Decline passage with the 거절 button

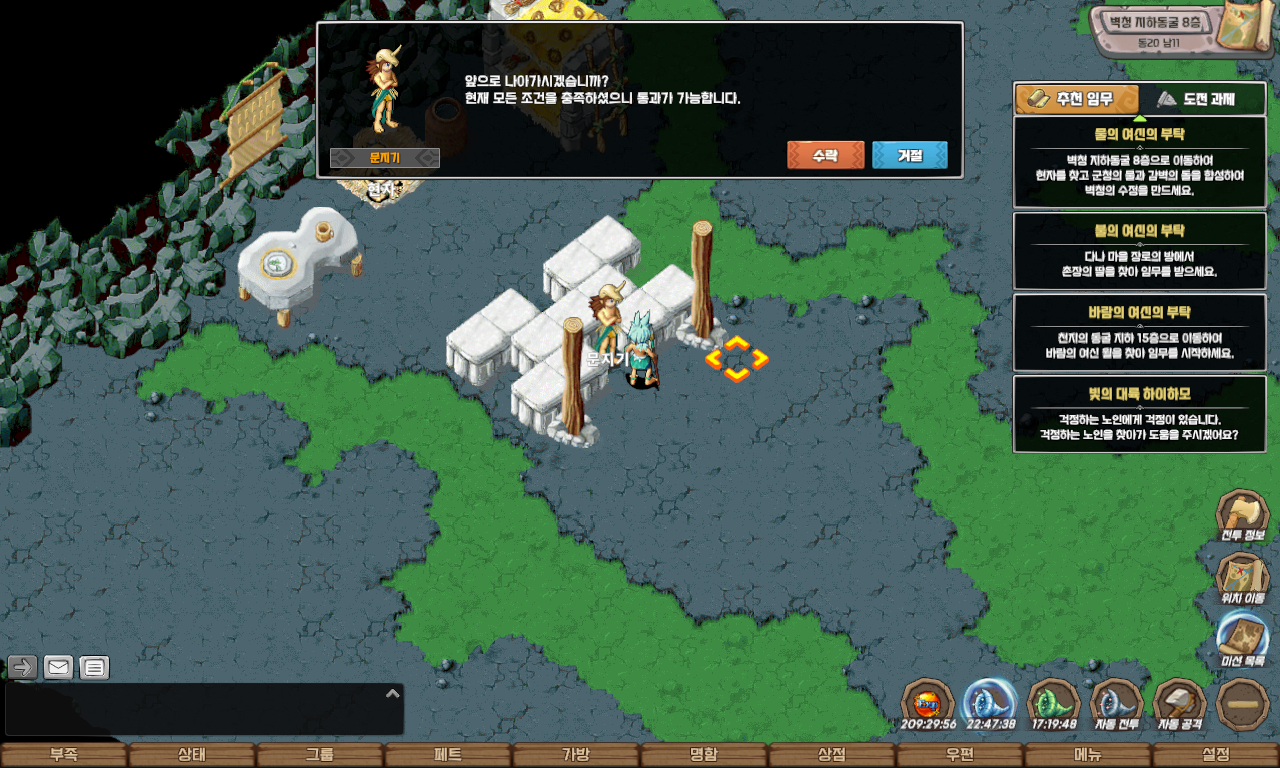coord(909,155)
